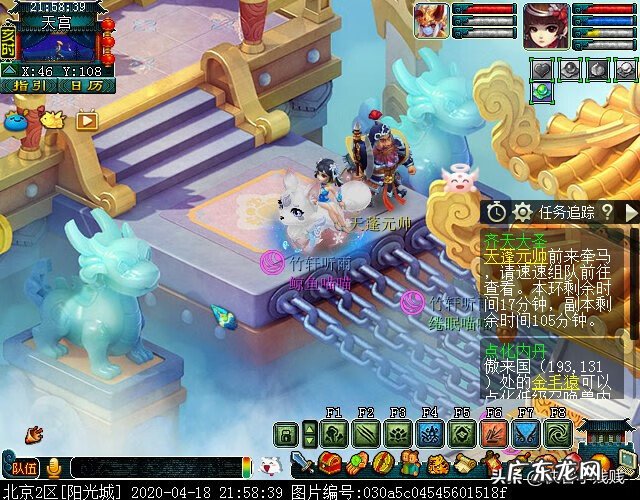Click the yellow fish icon
Image resolution: width=640 pixels, height=500 pixels.
[50, 119]
